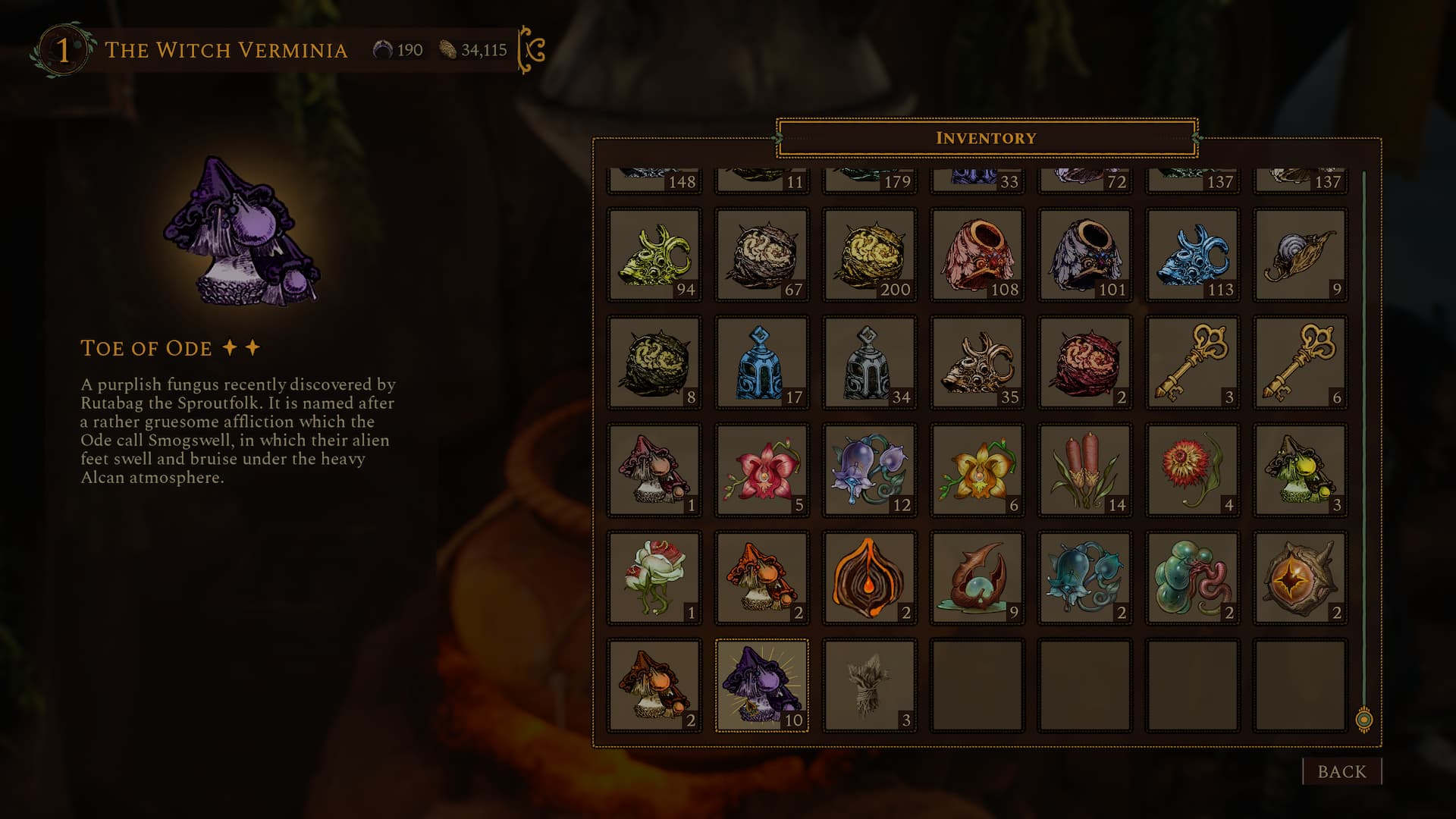Click the purple bellflower with 12

click(x=869, y=470)
